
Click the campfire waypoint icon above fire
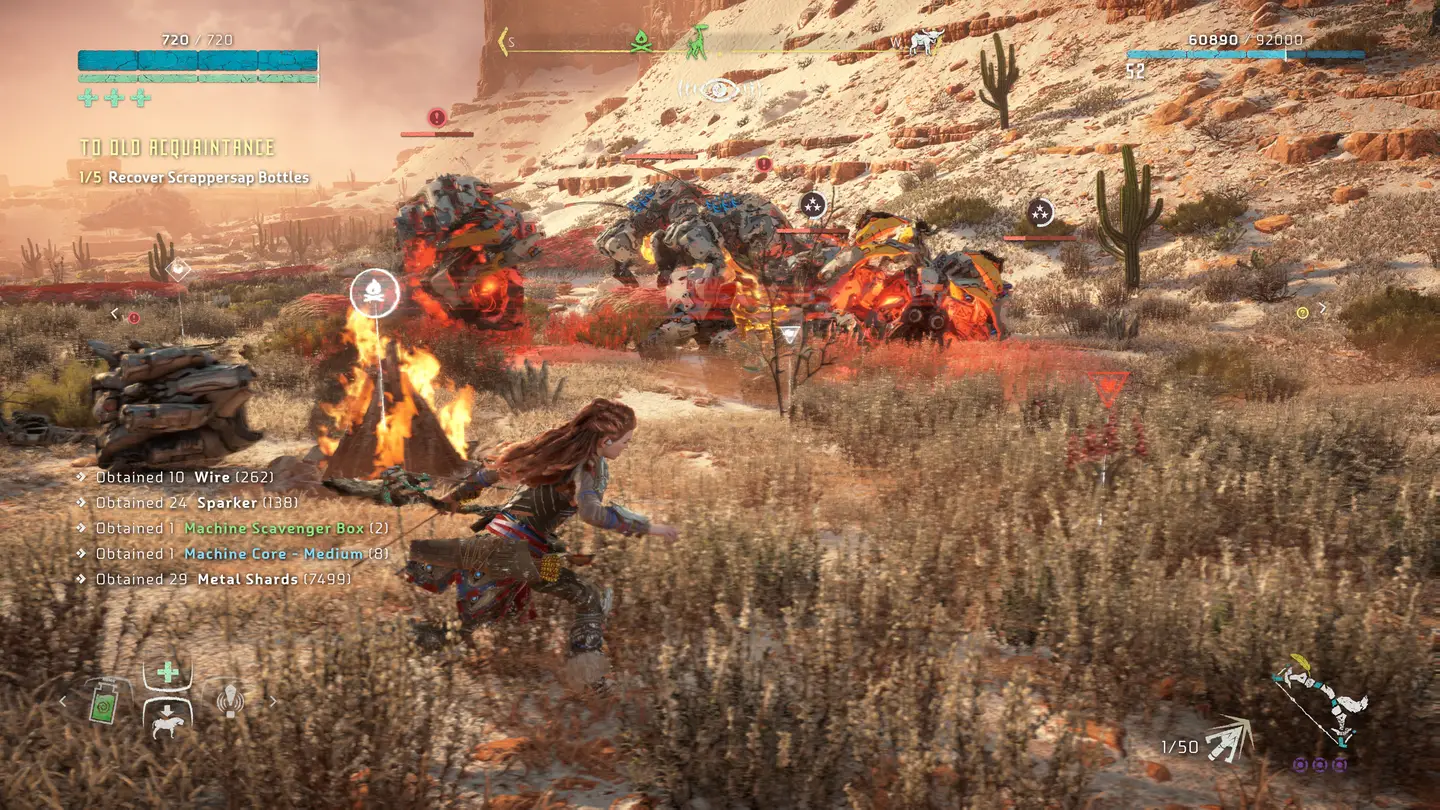(x=375, y=294)
